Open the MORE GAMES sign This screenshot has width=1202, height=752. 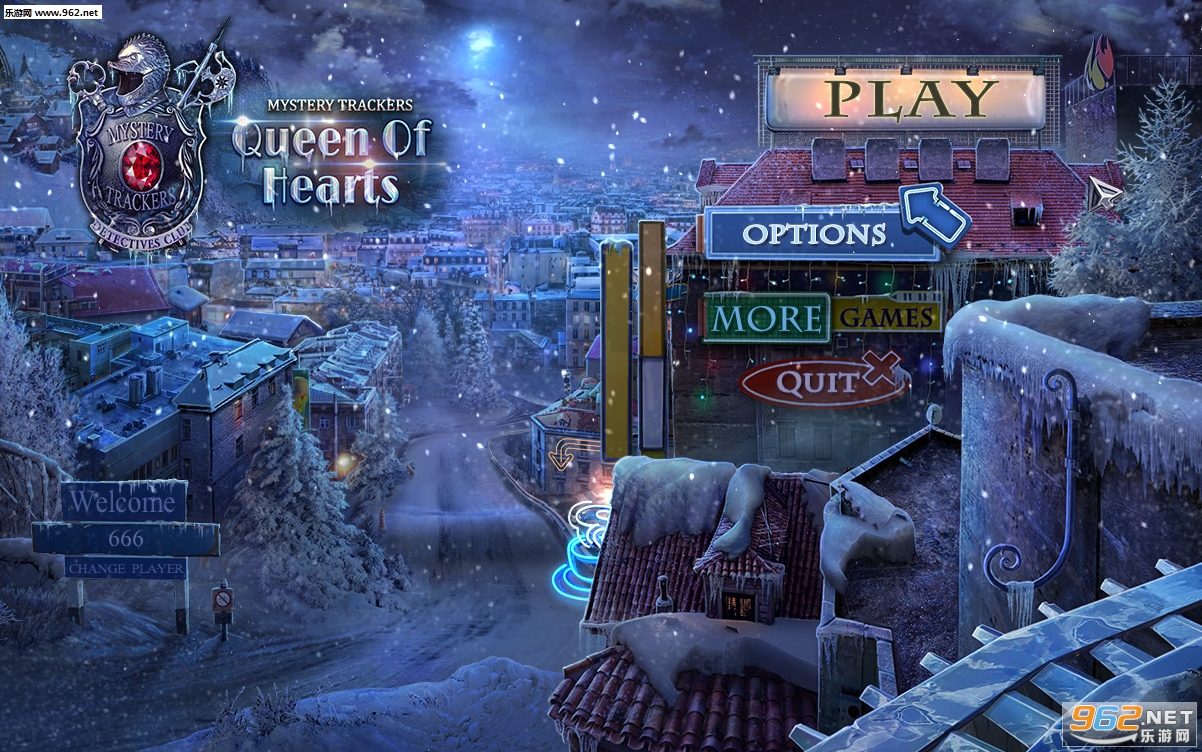pyautogui.click(x=822, y=318)
